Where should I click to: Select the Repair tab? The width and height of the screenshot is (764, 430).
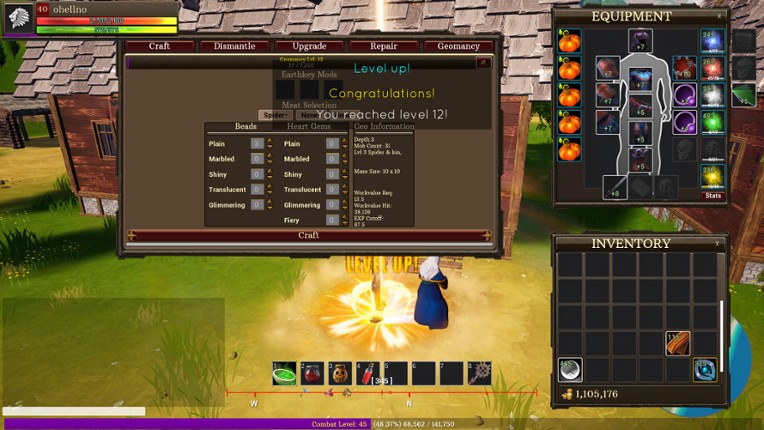pos(384,46)
